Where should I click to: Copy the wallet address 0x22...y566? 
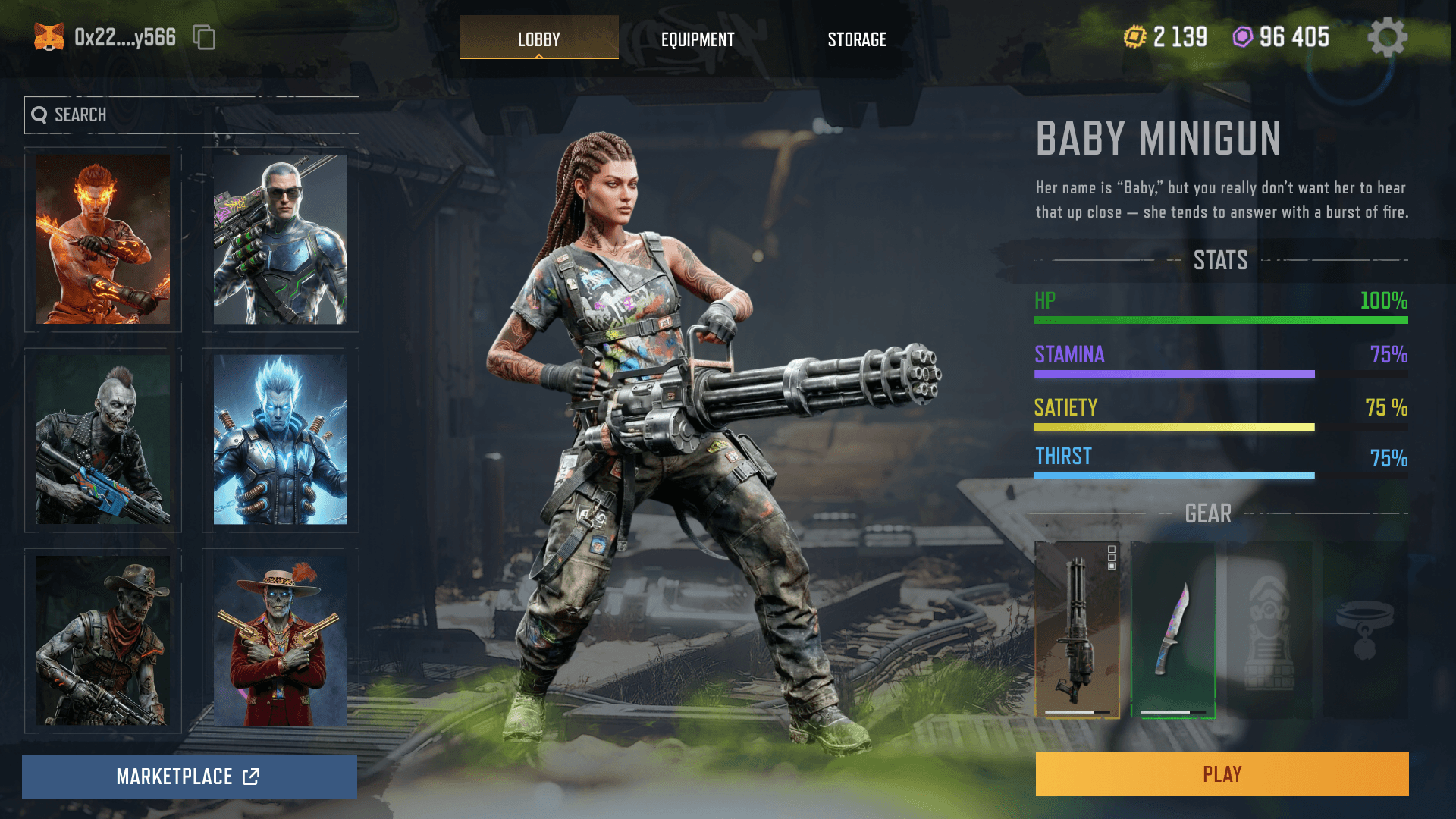point(204,37)
